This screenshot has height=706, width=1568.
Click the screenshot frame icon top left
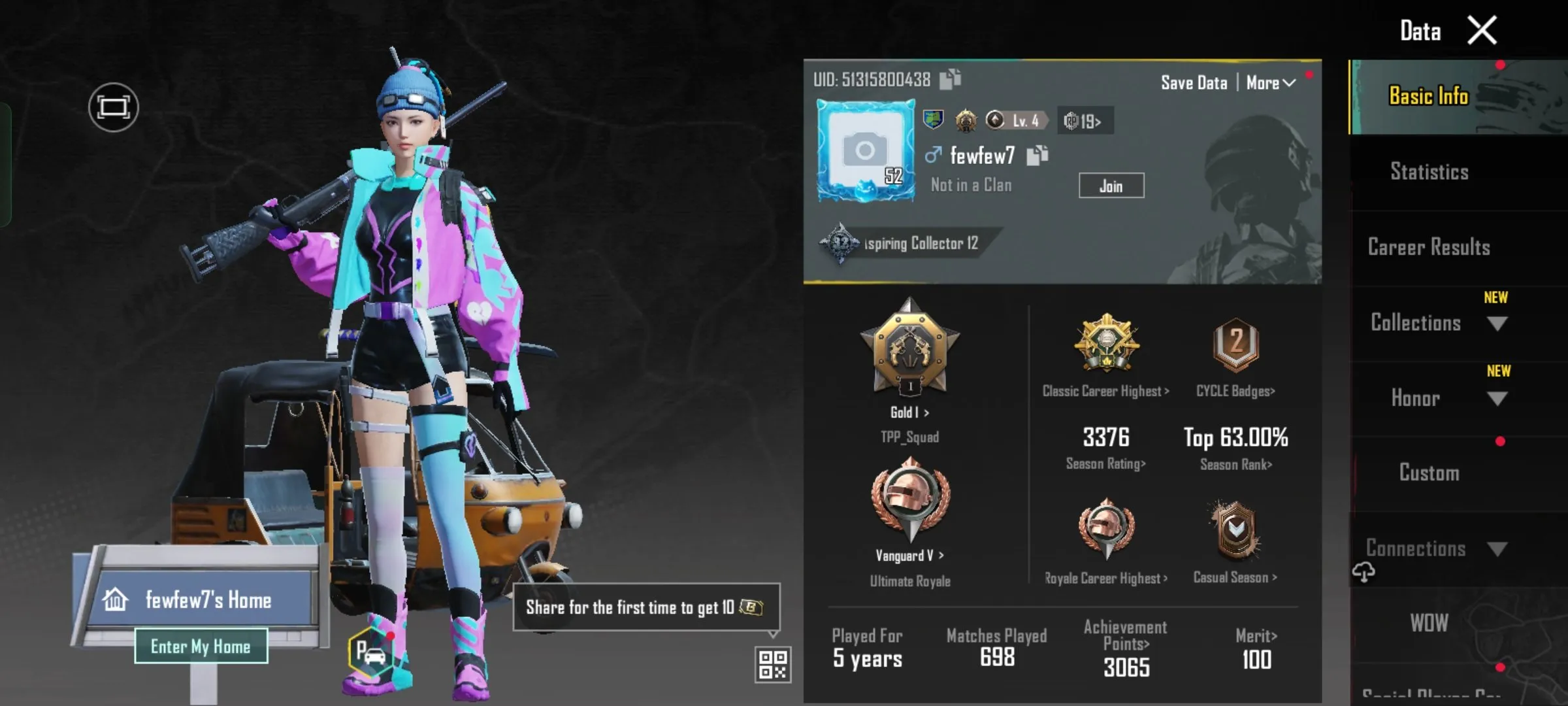click(x=112, y=106)
